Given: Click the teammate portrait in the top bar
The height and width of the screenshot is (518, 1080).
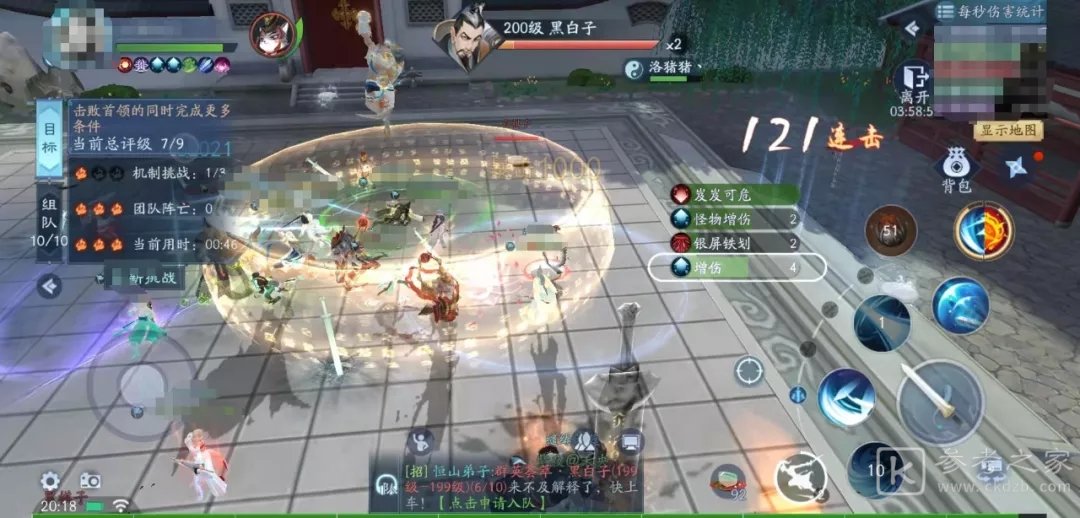Looking at the screenshot, I should coord(272,36).
